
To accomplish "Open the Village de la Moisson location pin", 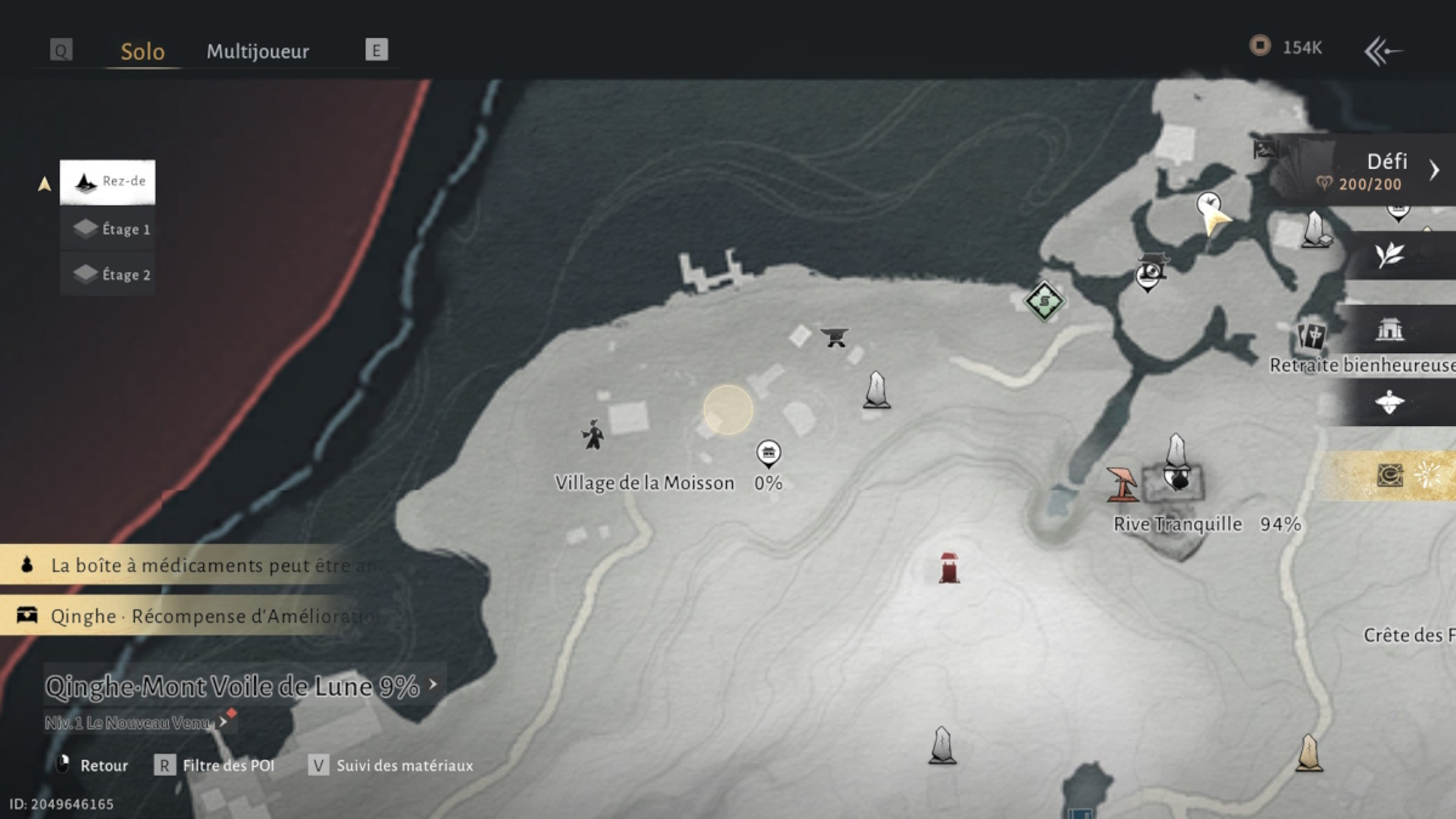I will 769,453.
